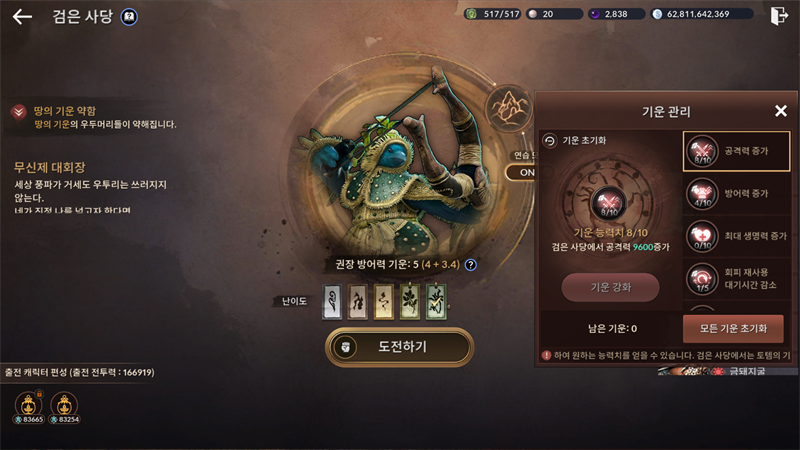This screenshot has width=800, height=450.
Task: Choose the gold-colored difficulty card
Action: point(384,301)
